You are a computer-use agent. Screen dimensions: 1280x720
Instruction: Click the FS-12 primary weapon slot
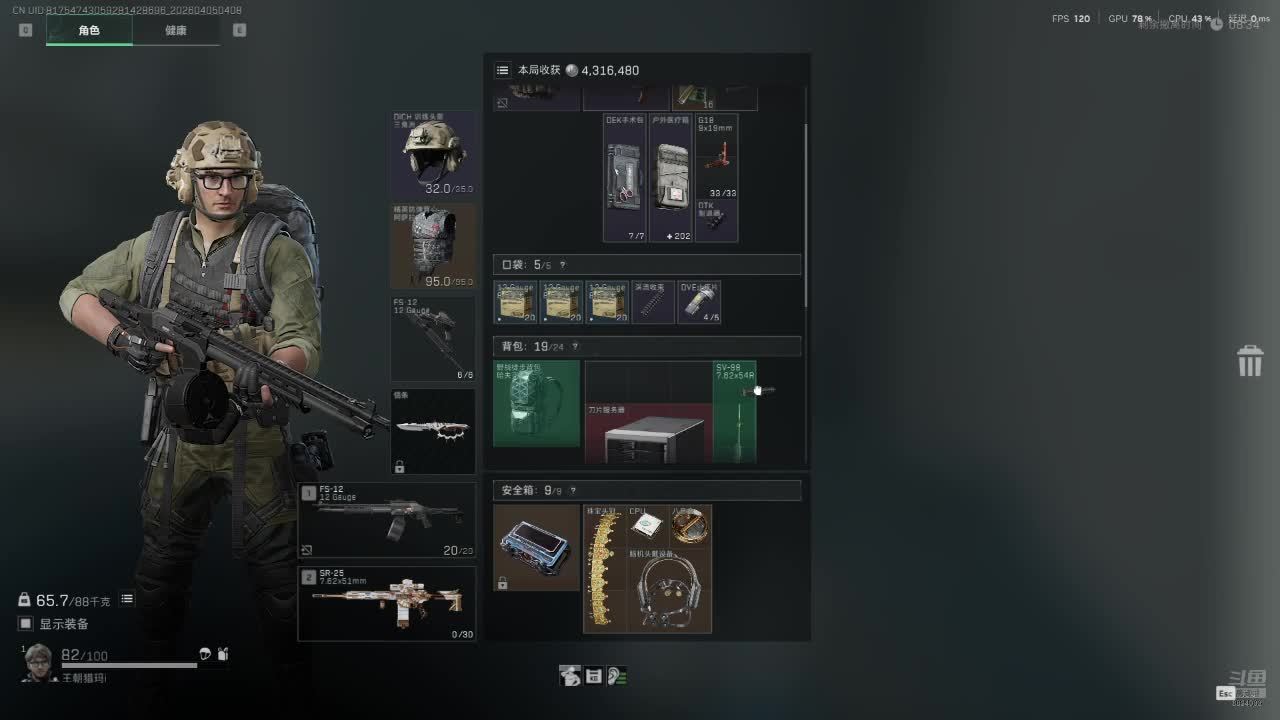tap(387, 520)
